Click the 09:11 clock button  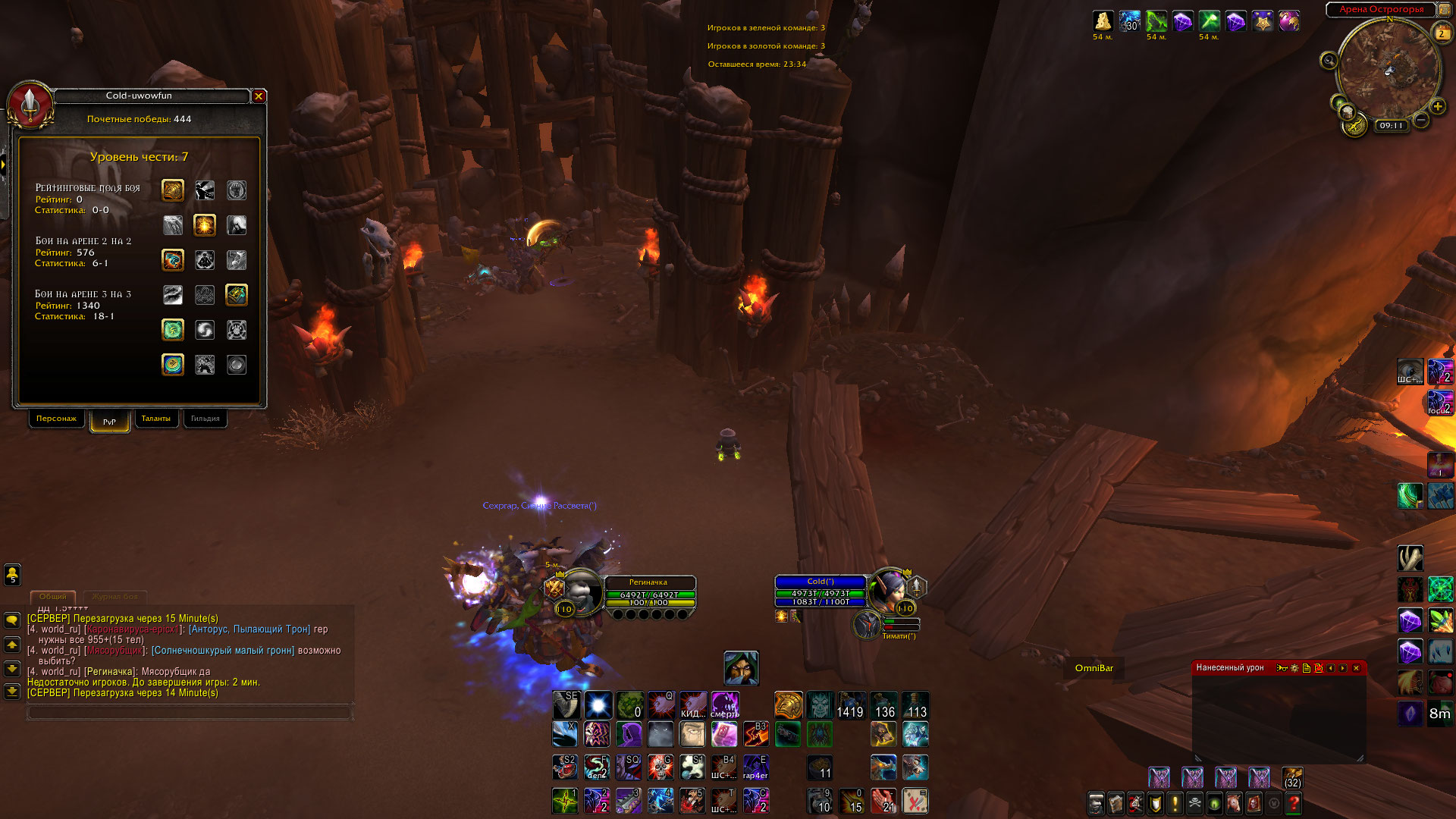pyautogui.click(x=1392, y=126)
